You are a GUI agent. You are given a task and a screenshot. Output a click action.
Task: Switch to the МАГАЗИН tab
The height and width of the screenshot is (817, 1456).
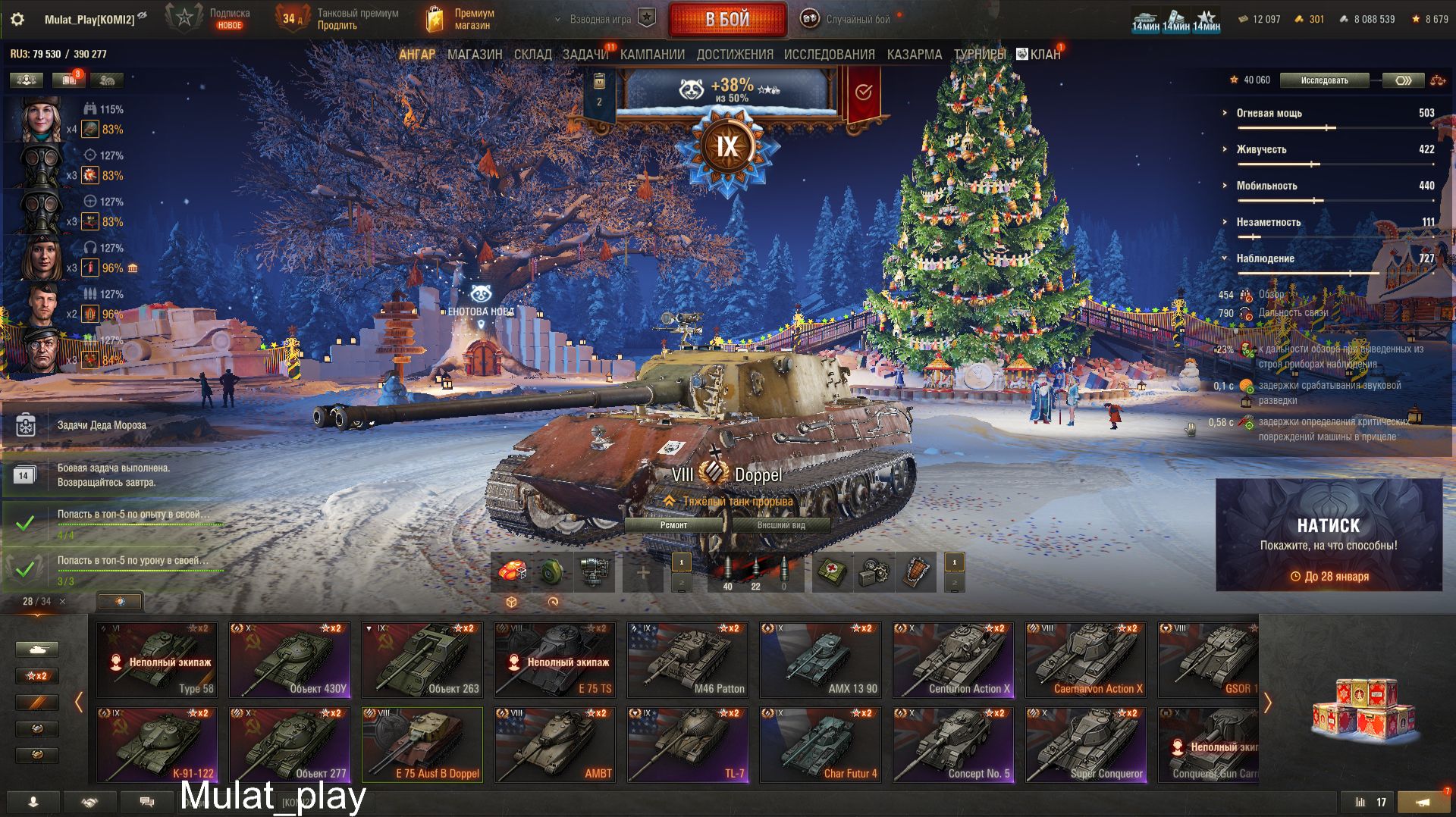pos(475,55)
